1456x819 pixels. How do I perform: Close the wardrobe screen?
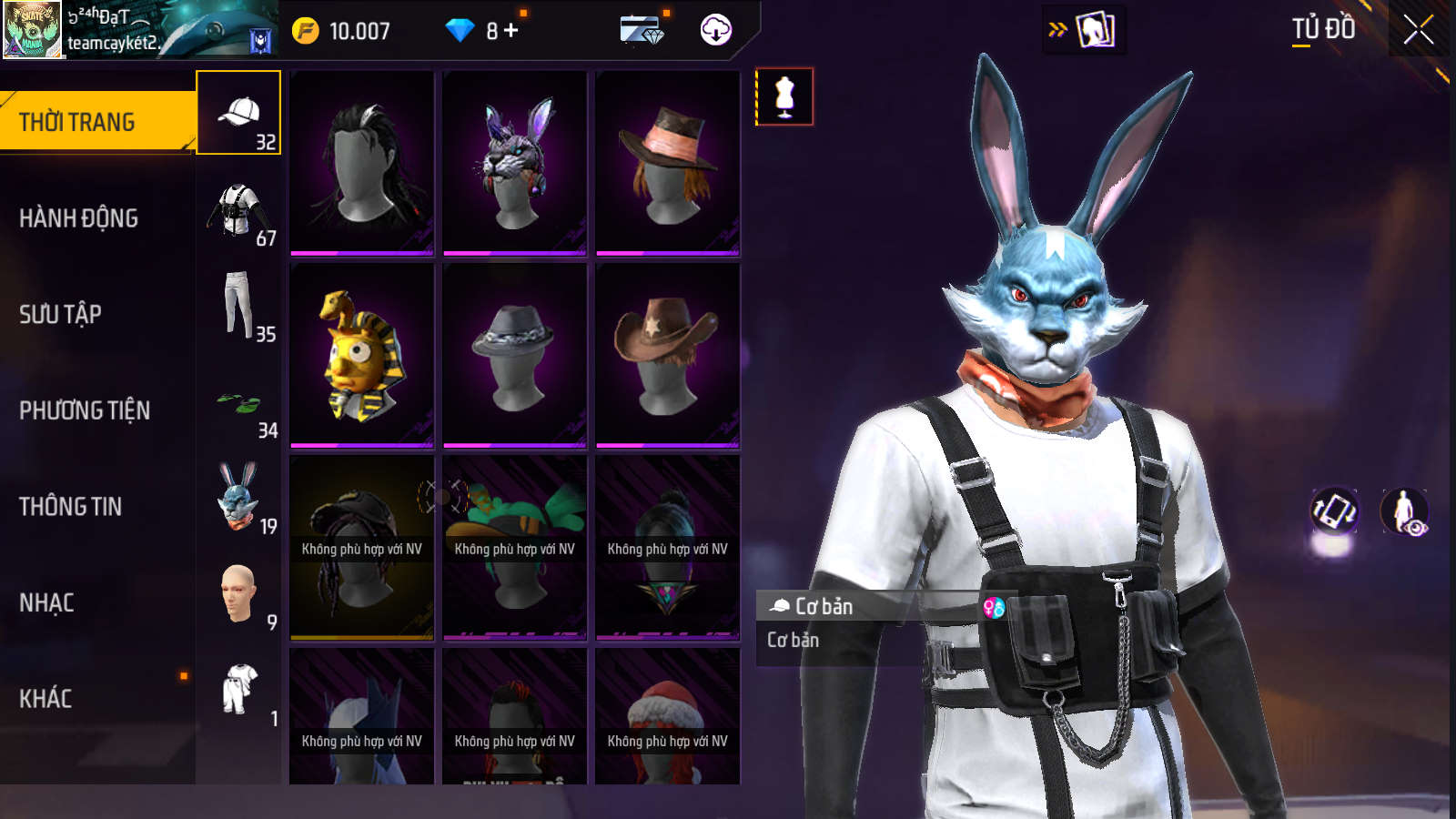[1419, 30]
